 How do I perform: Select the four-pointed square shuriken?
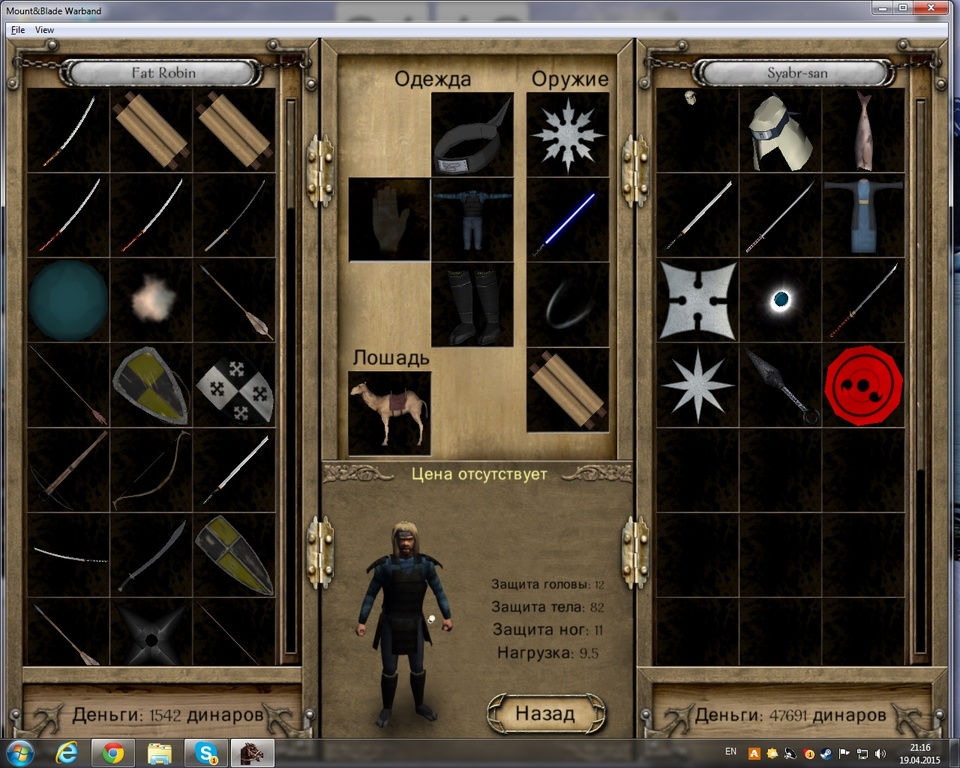698,300
